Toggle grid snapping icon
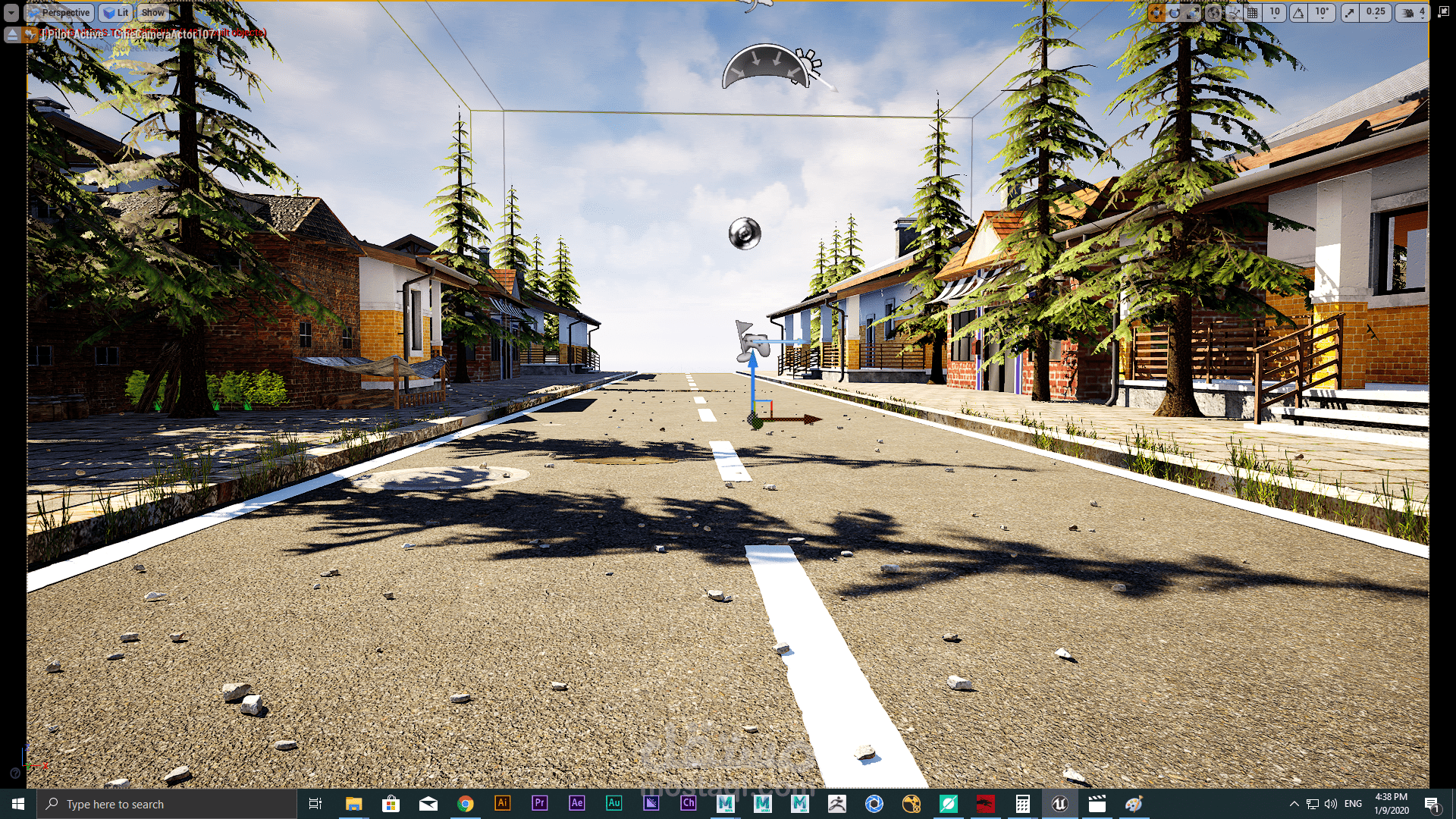Screen dimensions: 1456x819 [x=1253, y=13]
